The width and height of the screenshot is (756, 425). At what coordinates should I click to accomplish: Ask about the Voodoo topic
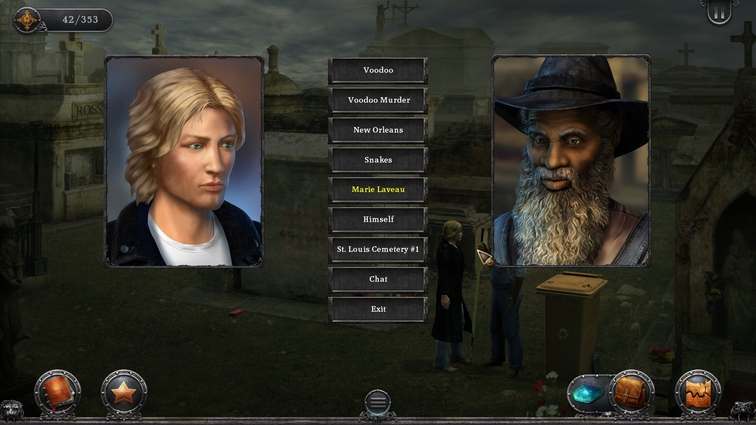tap(378, 70)
